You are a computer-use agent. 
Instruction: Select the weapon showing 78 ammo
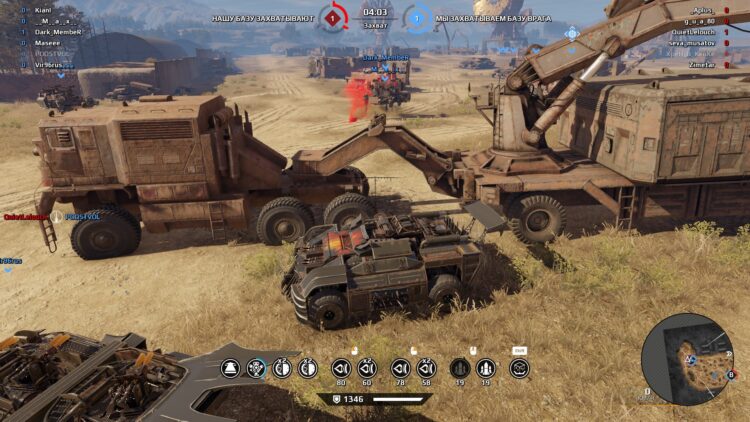coord(401,368)
